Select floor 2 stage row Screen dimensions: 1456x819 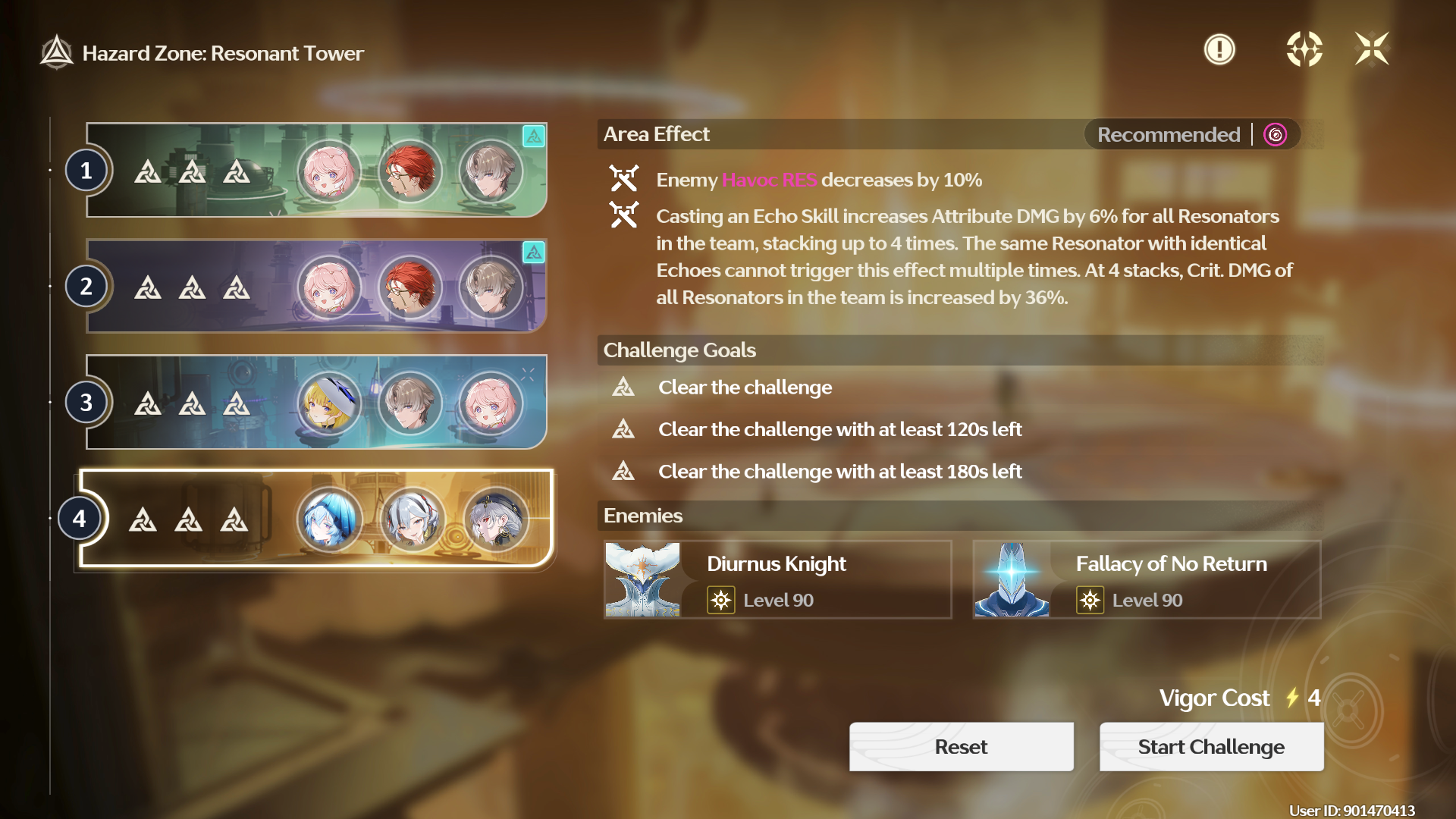(x=316, y=287)
